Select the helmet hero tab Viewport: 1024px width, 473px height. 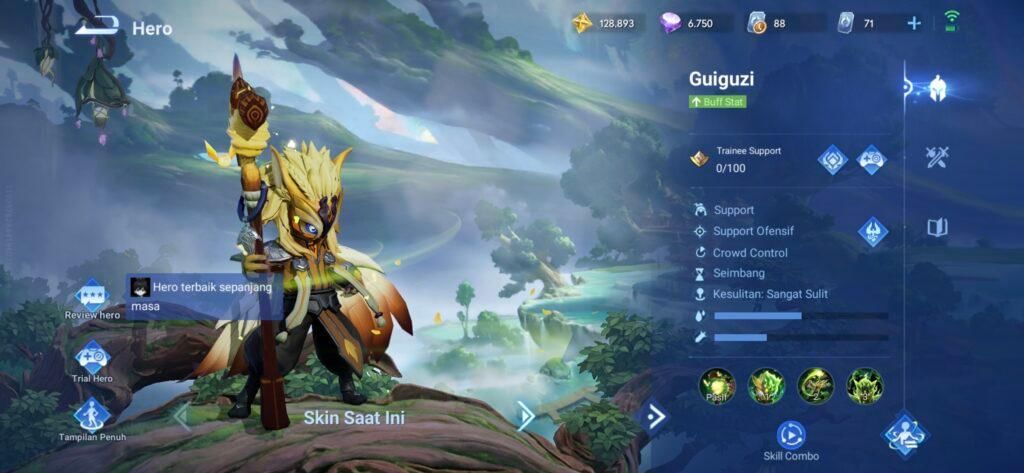[x=937, y=88]
